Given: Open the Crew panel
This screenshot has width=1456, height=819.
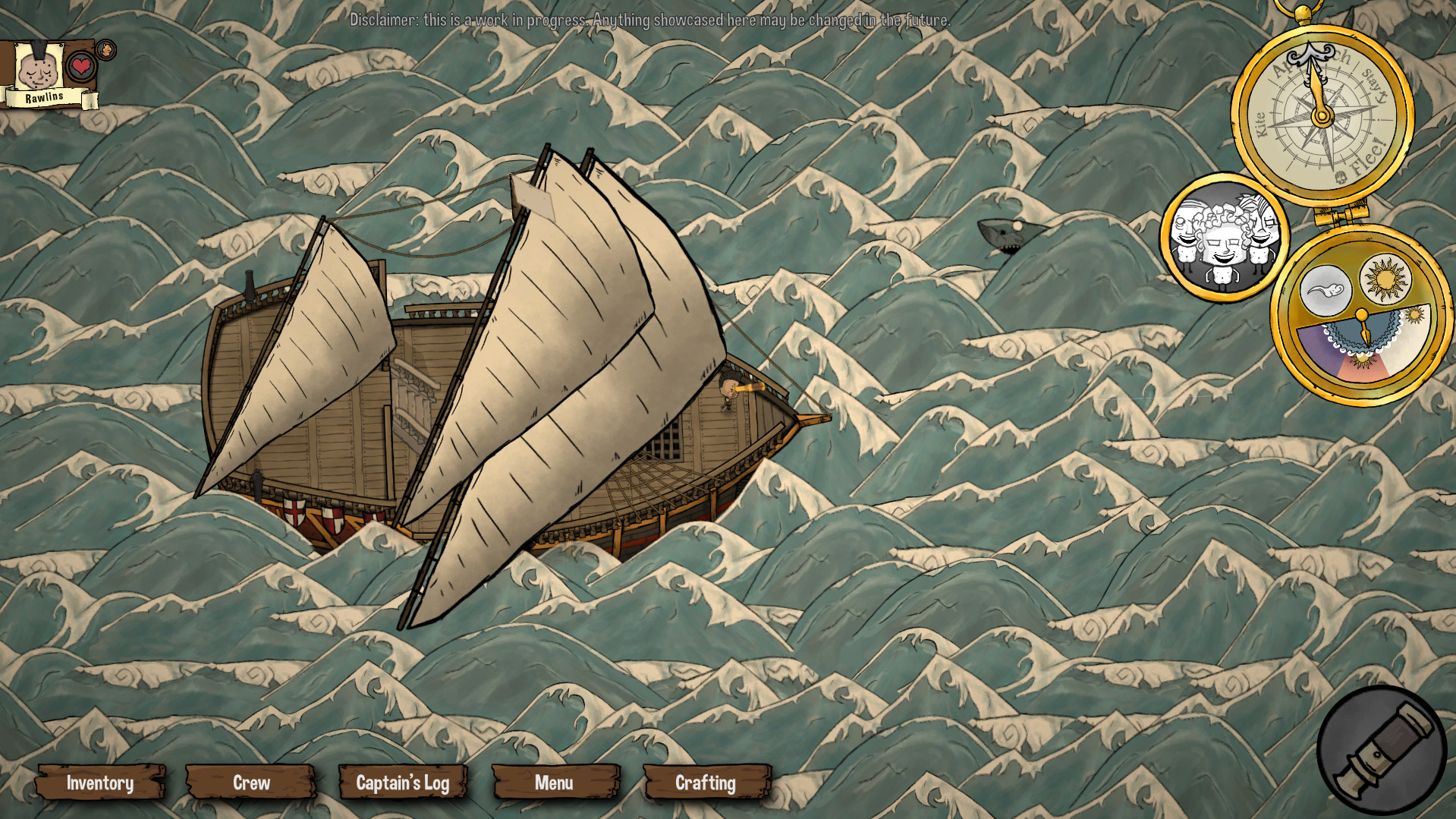Looking at the screenshot, I should coord(250,783).
